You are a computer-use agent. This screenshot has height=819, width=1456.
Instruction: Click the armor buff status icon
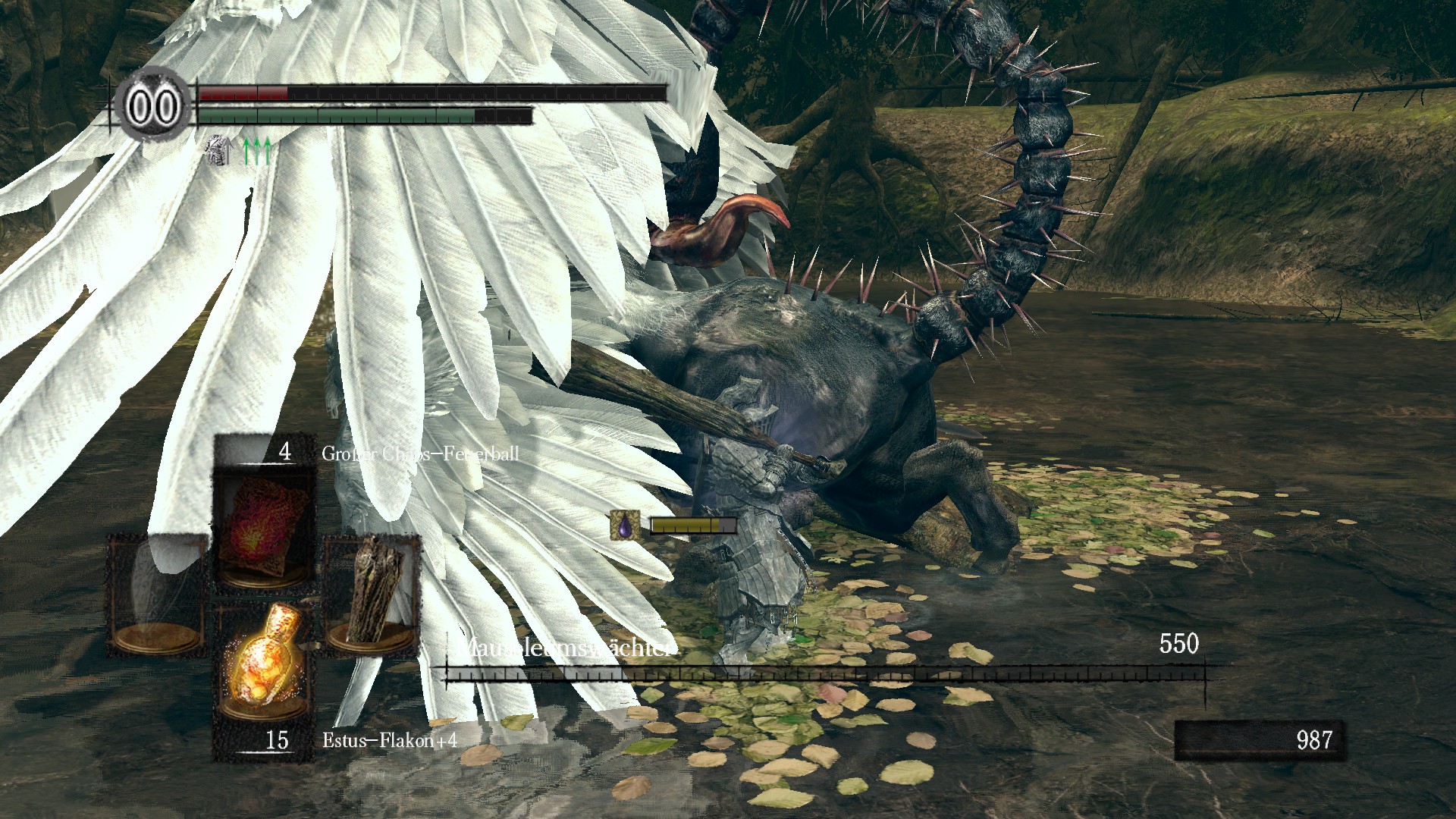click(x=218, y=150)
